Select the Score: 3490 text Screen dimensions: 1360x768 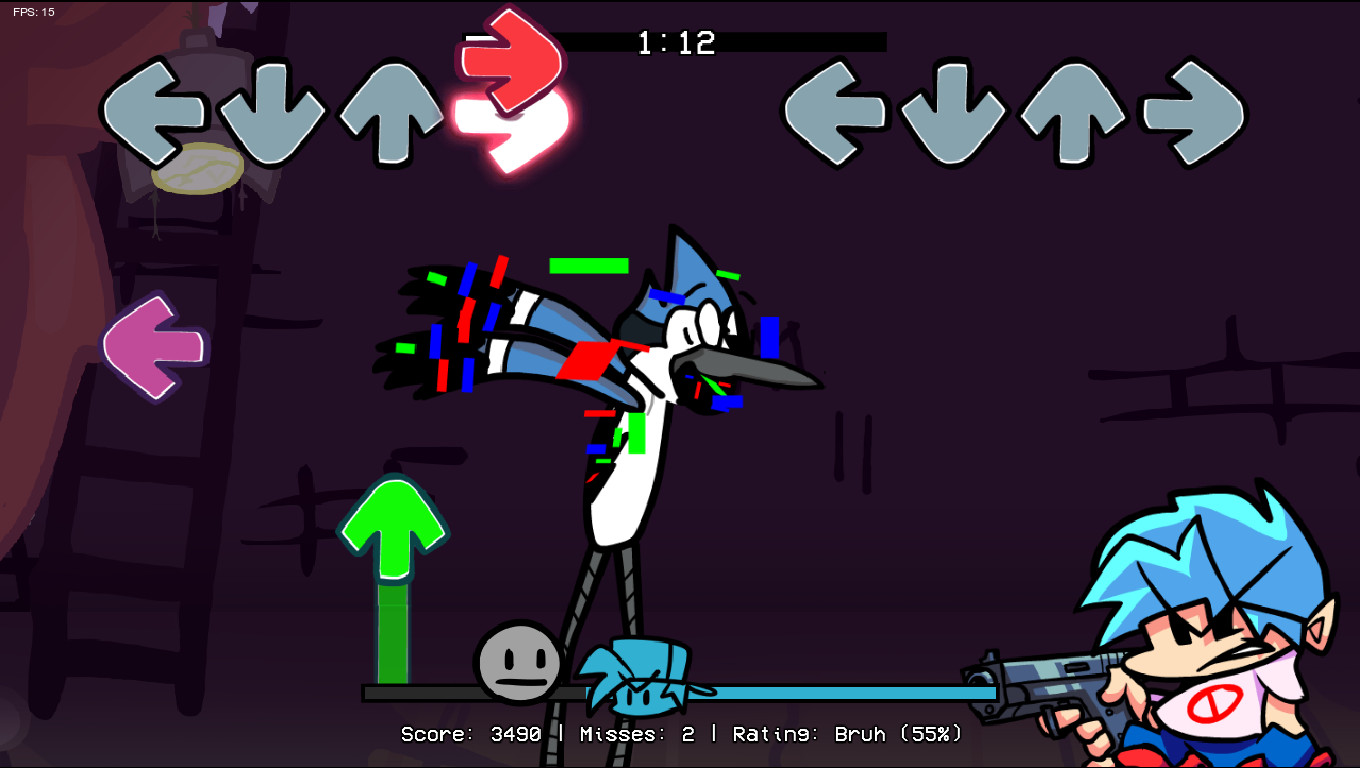[x=470, y=734]
